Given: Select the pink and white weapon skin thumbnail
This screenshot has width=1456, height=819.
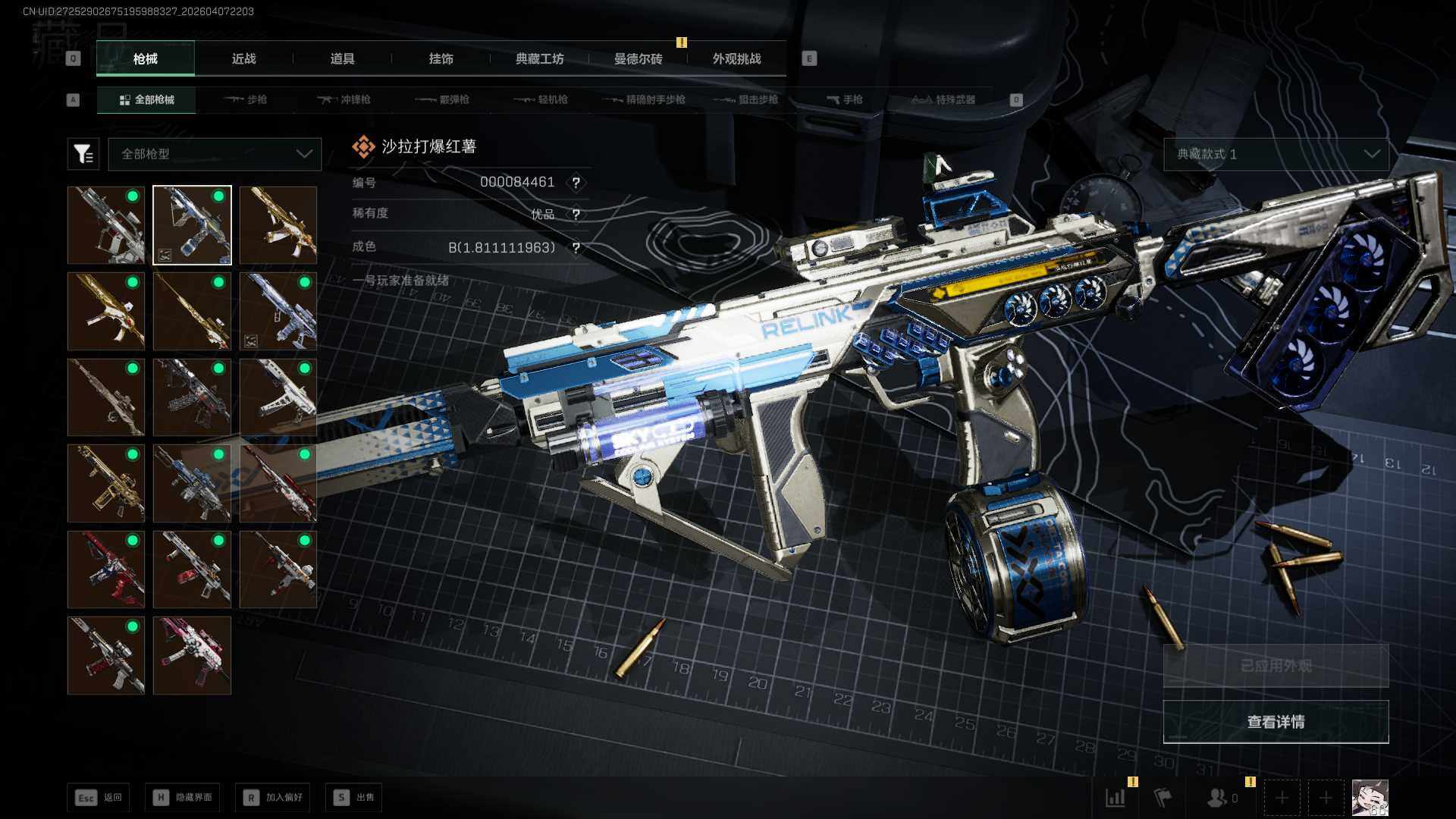Looking at the screenshot, I should point(192,655).
